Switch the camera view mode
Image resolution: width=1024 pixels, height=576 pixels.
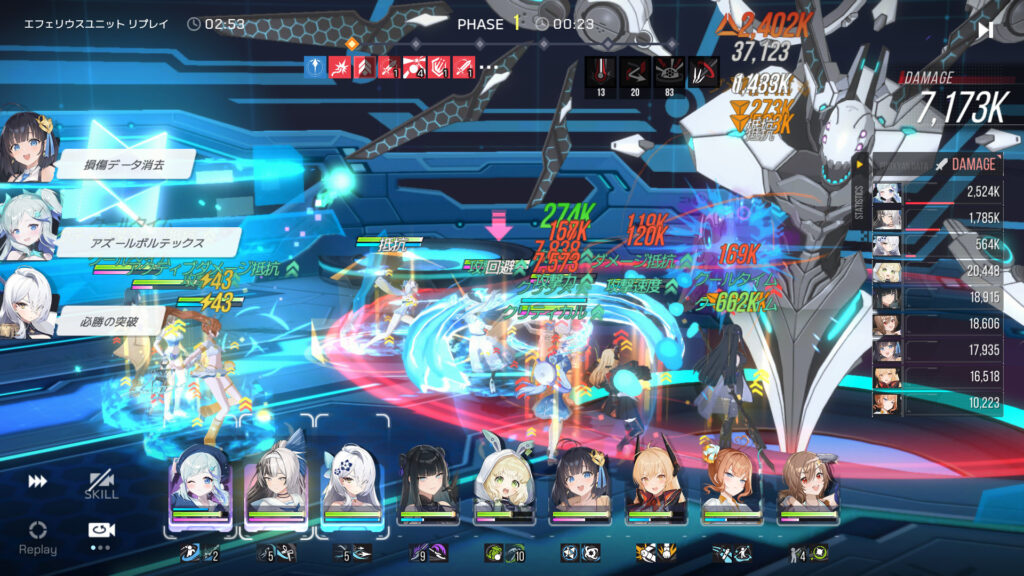tap(100, 531)
